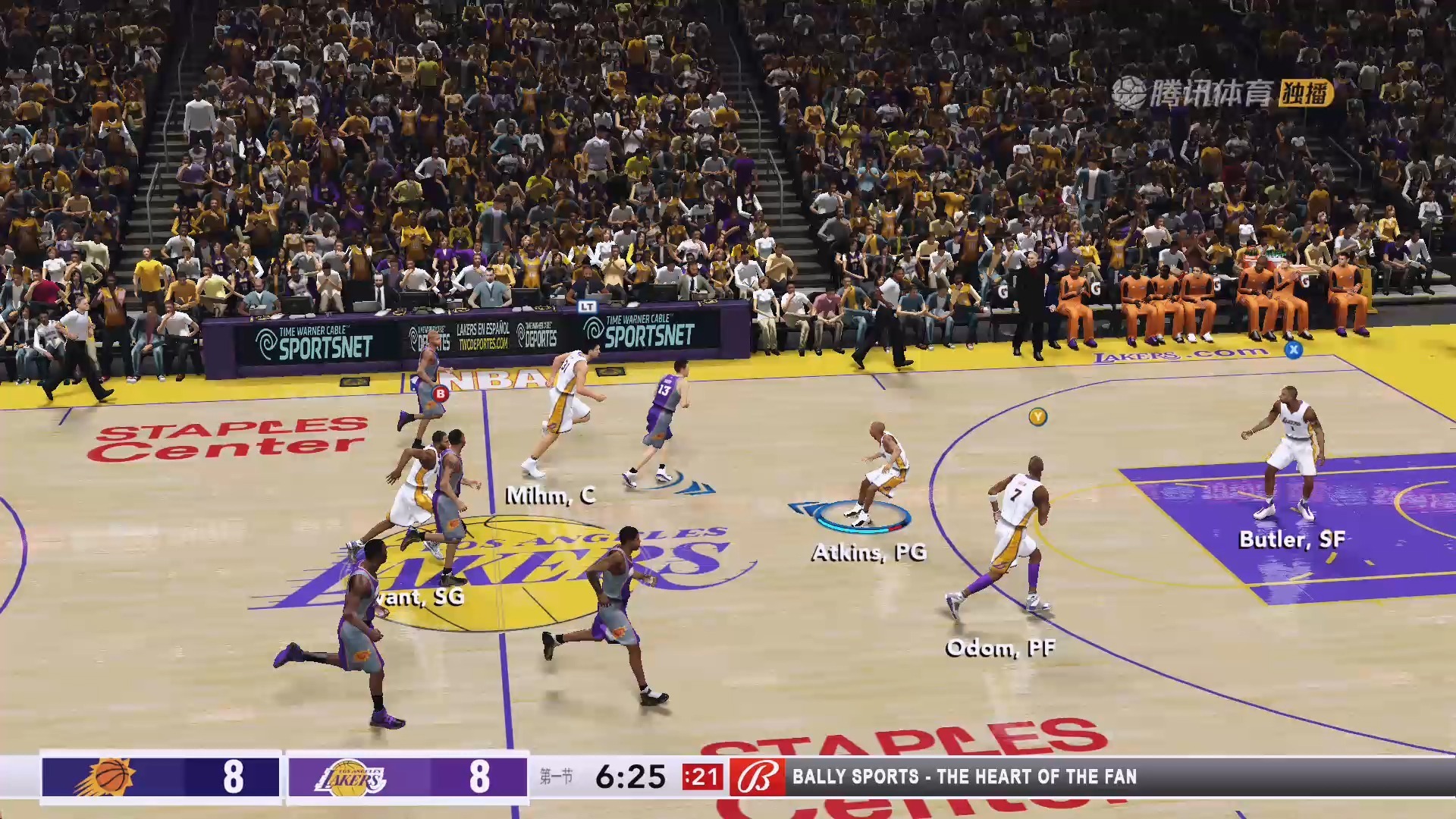Click the Tencent Sports watermark logo
This screenshot has width=1456, height=819.
pyautogui.click(x=1222, y=93)
